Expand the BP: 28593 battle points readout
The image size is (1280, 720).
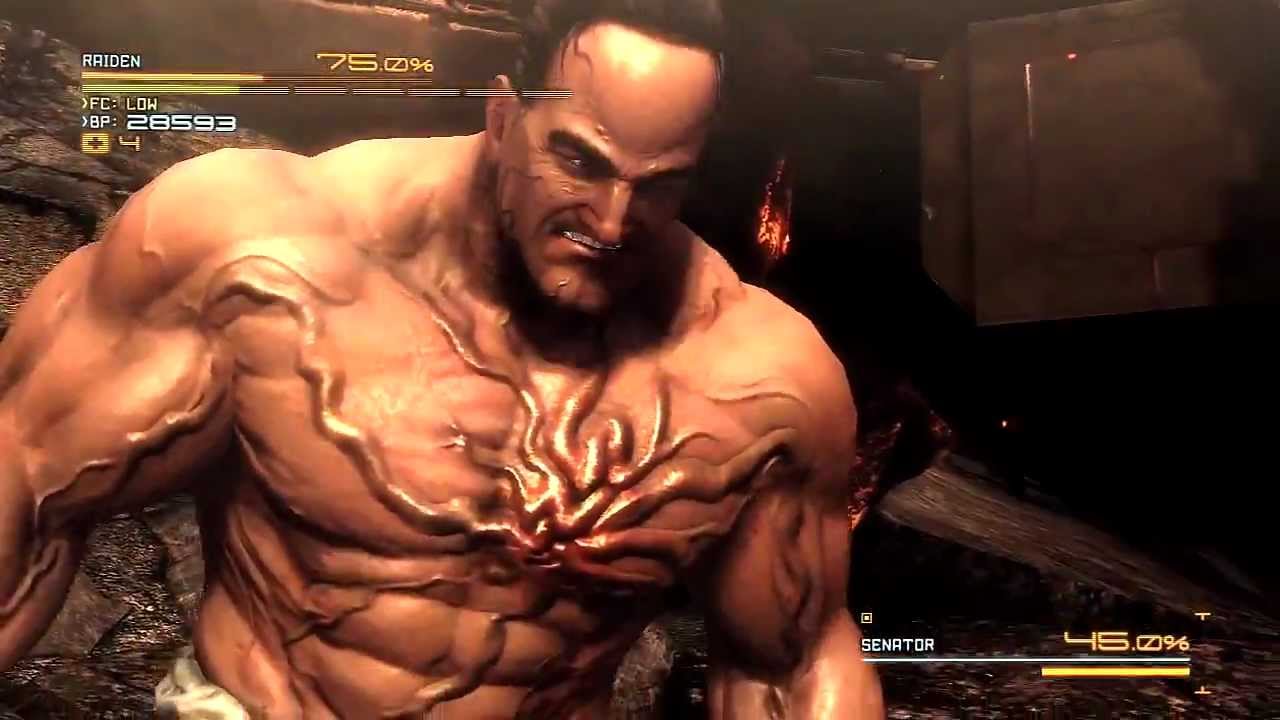pos(160,123)
